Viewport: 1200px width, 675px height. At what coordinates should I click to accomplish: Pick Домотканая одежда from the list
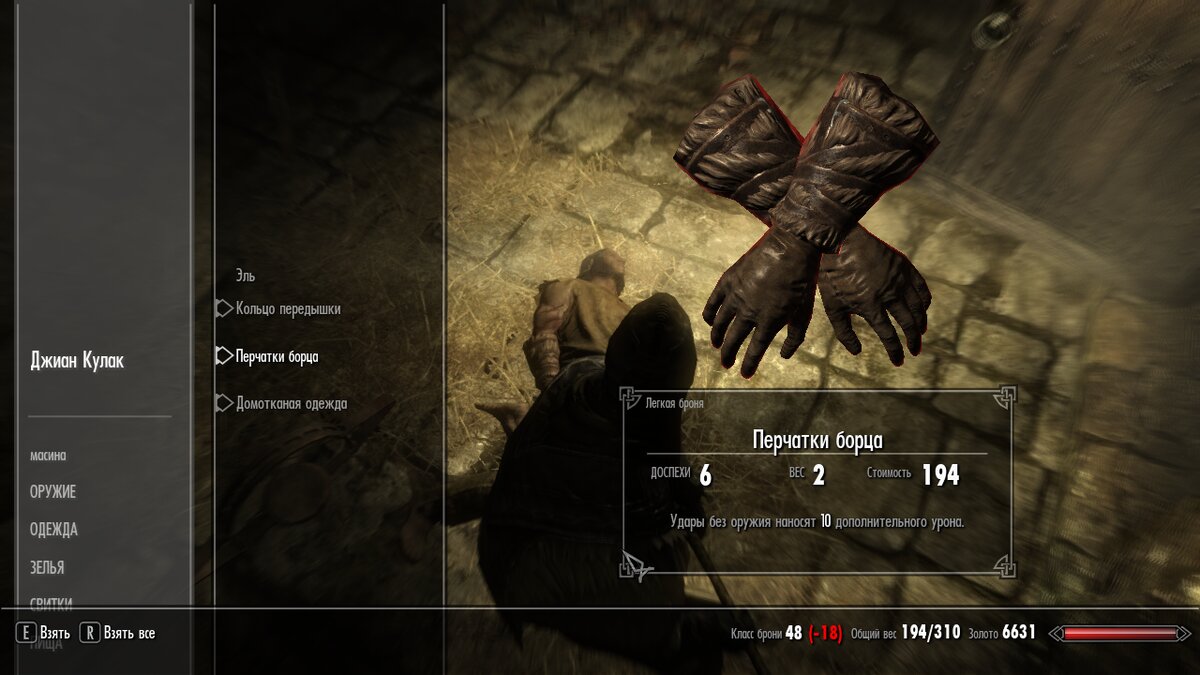coord(291,404)
